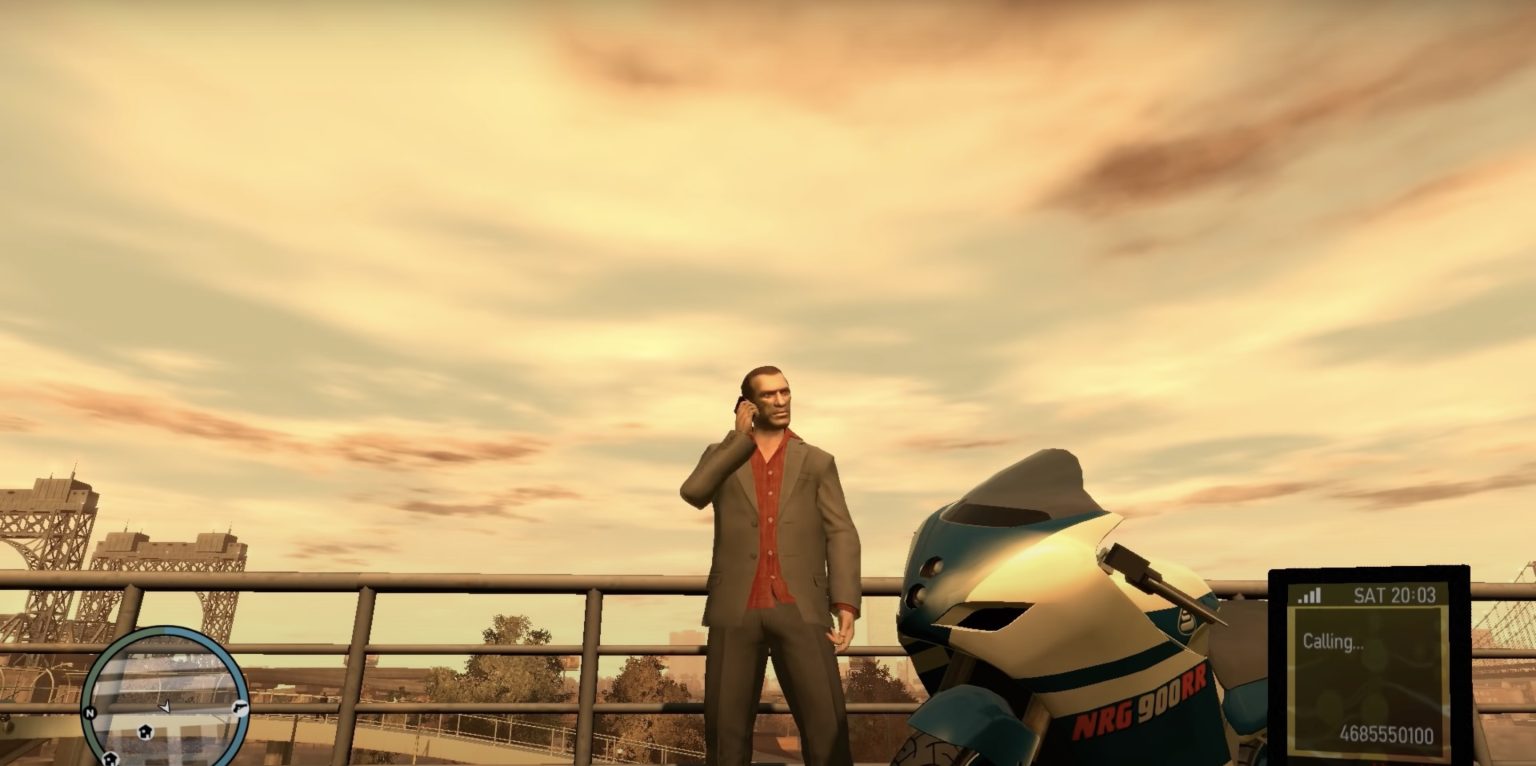Select the lower safehouse icon on the minimap
The width and height of the screenshot is (1536, 766).
click(111, 760)
